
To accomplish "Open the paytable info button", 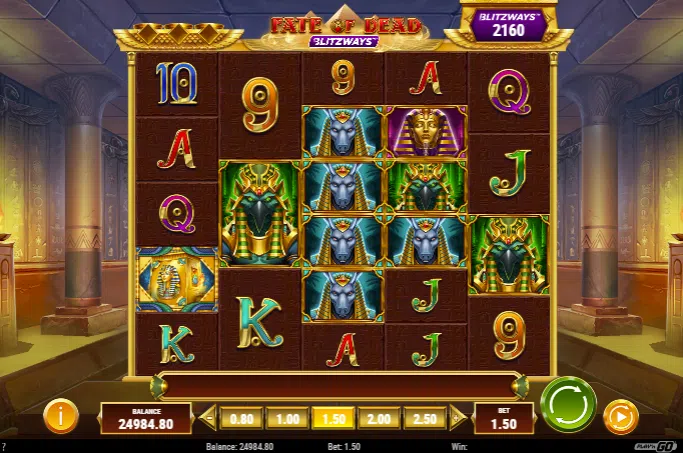I will 61,415.
